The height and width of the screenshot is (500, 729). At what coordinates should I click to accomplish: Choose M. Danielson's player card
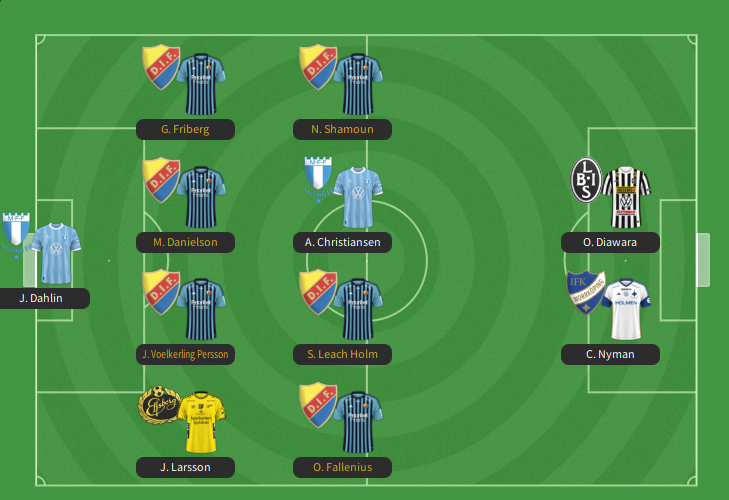pyautogui.click(x=202, y=197)
